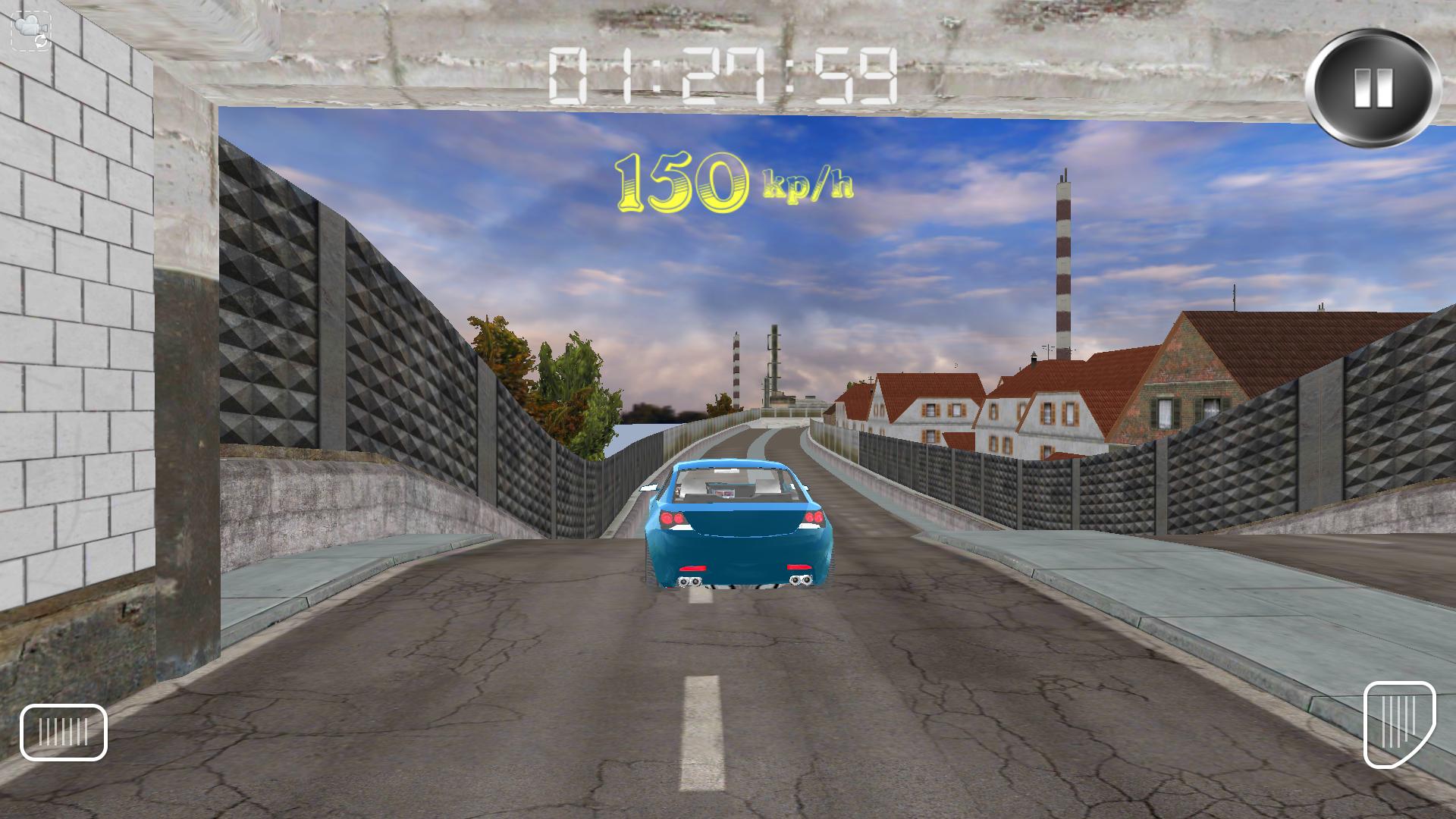This screenshot has width=1456, height=819.
Task: Select the race timer showing 01:27:59
Action: (x=724, y=76)
